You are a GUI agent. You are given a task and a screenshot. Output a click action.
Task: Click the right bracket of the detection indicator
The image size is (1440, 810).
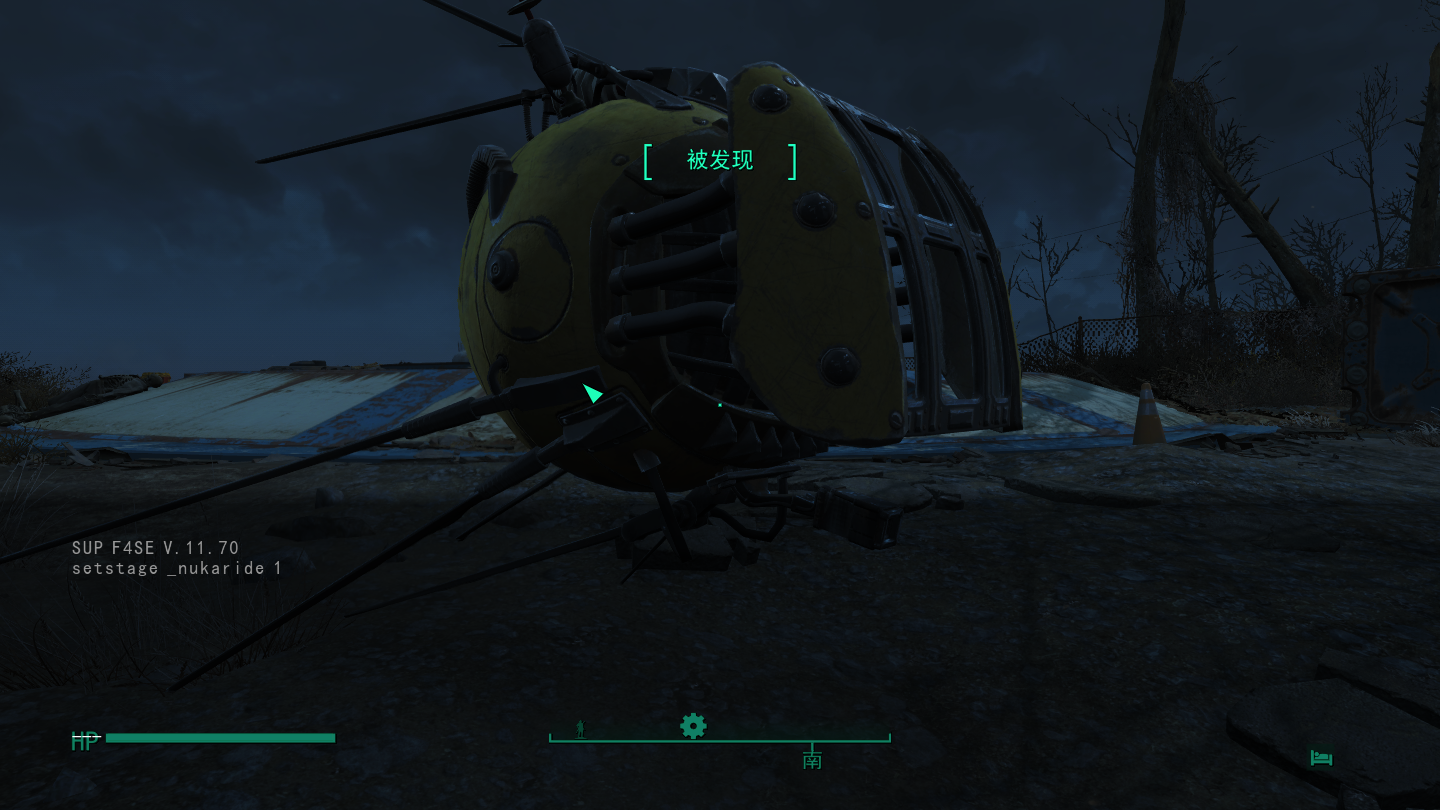pyautogui.click(x=793, y=161)
